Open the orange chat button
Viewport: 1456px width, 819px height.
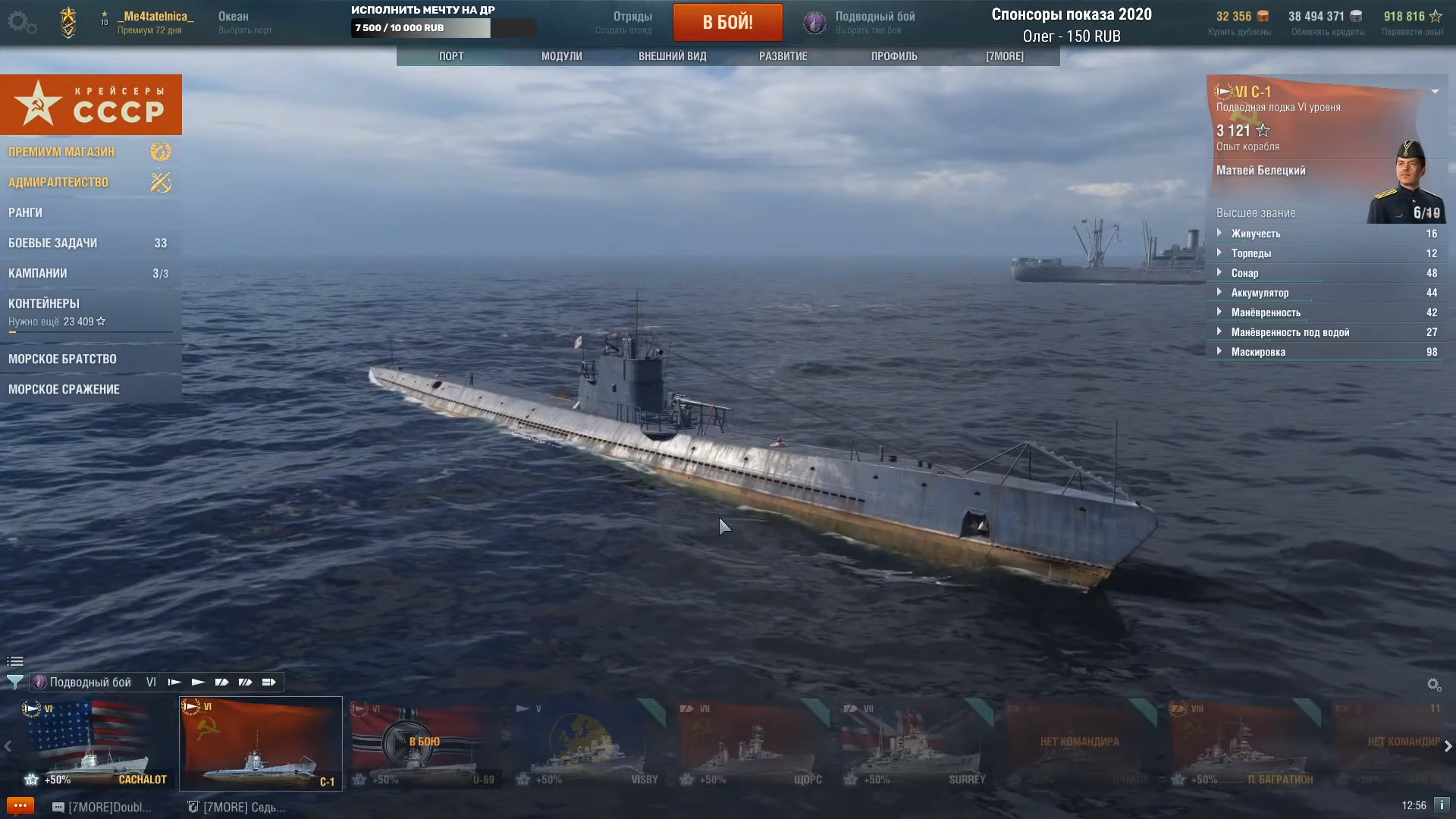click(20, 805)
